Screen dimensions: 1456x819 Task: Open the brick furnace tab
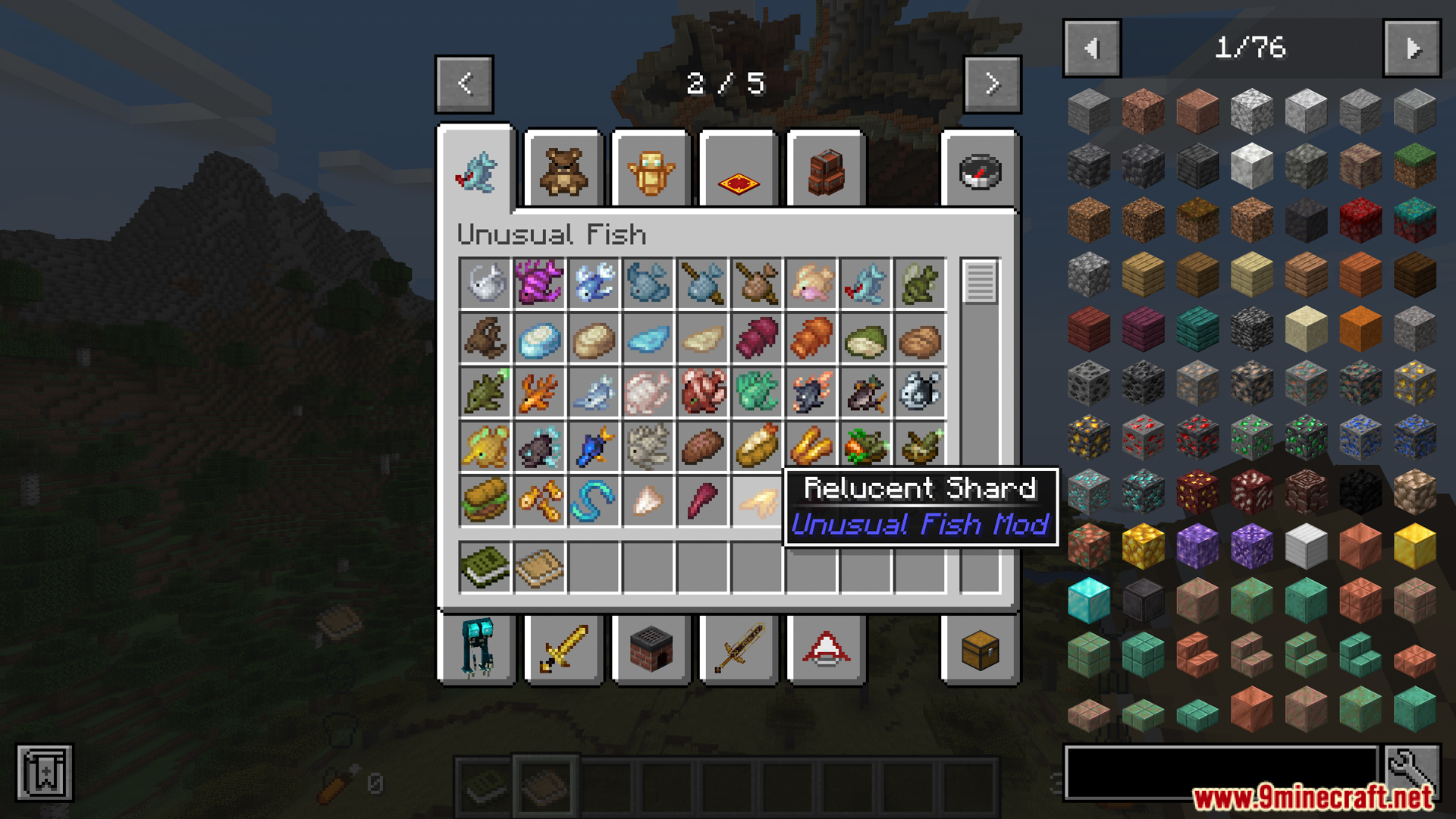[x=651, y=649]
